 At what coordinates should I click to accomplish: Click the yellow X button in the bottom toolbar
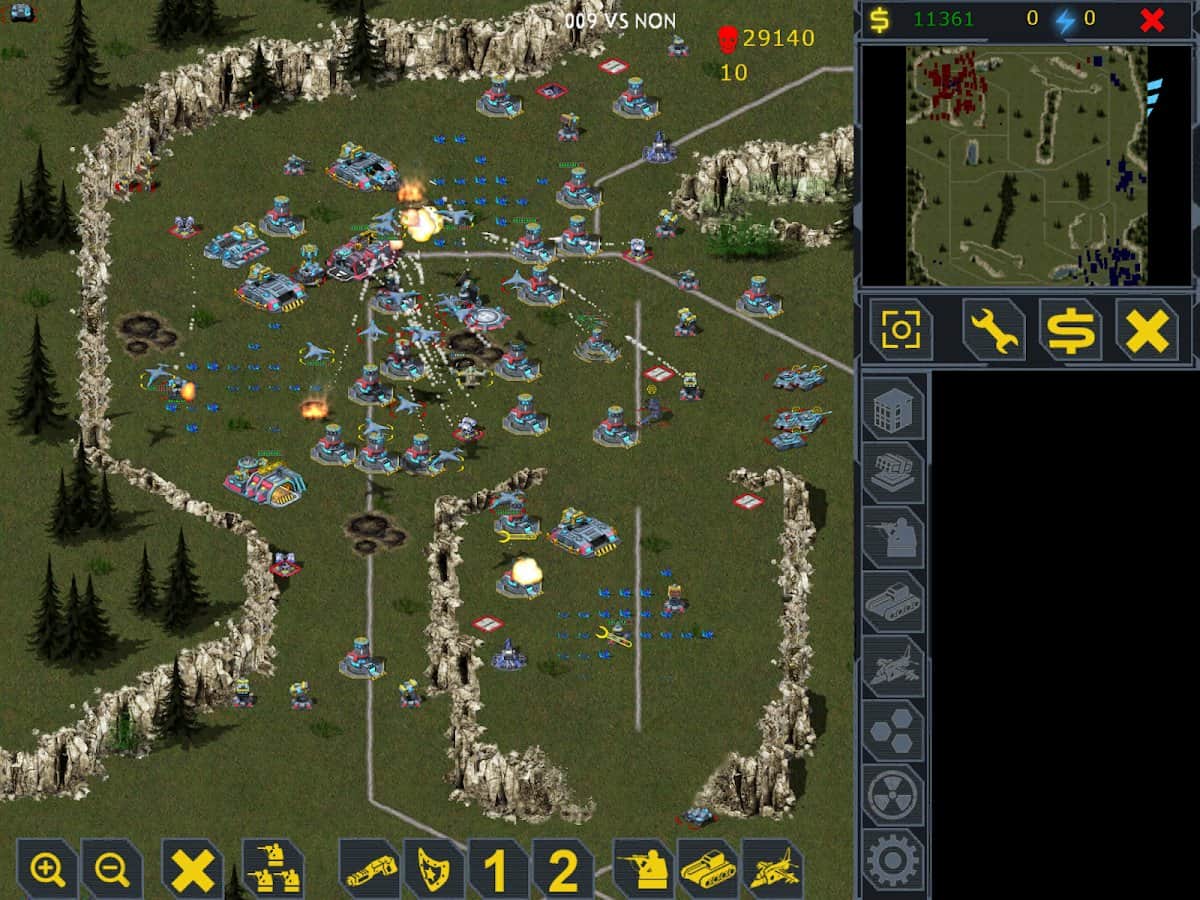point(192,869)
